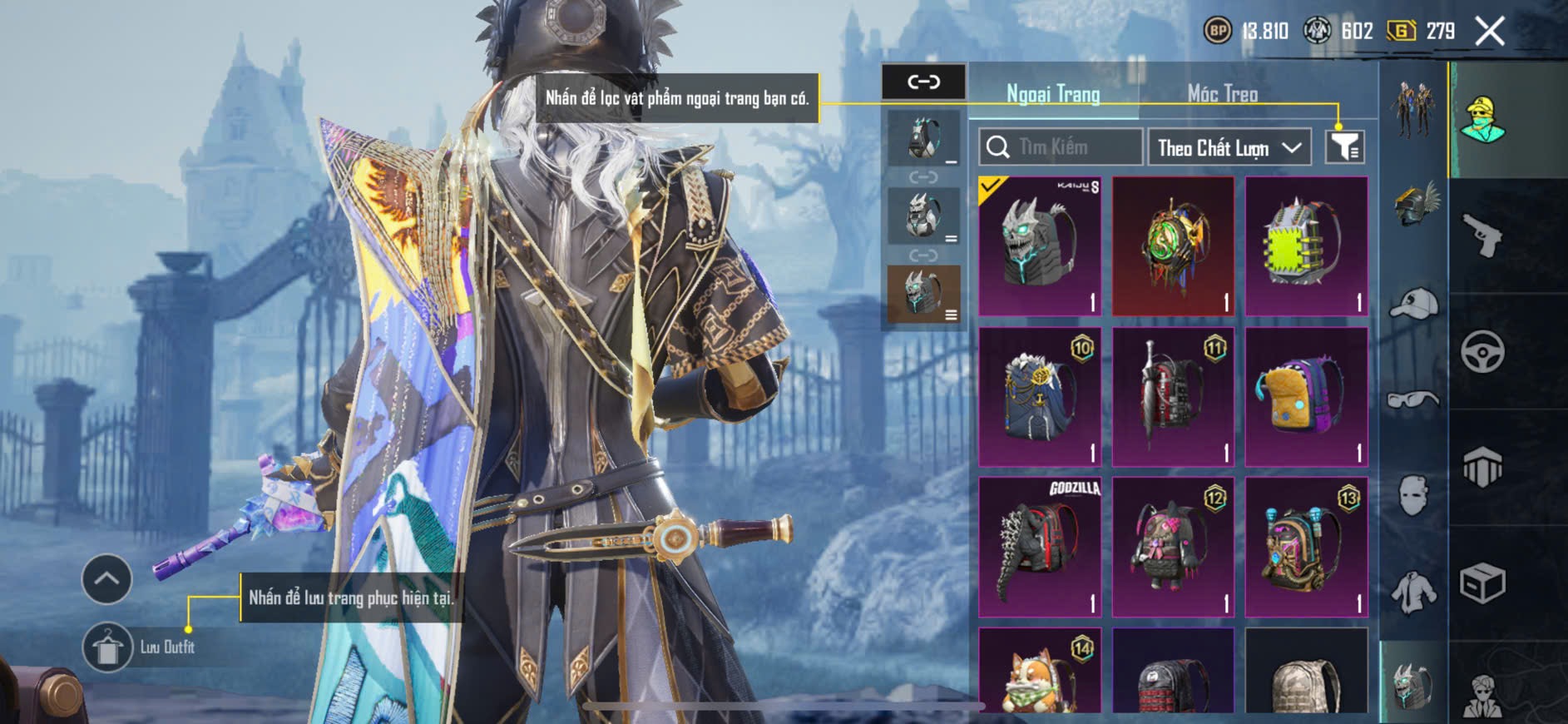Viewport: 1568px width, 724px height.
Task: Select the Kaiju skull backpack skin
Action: pyautogui.click(x=1040, y=246)
